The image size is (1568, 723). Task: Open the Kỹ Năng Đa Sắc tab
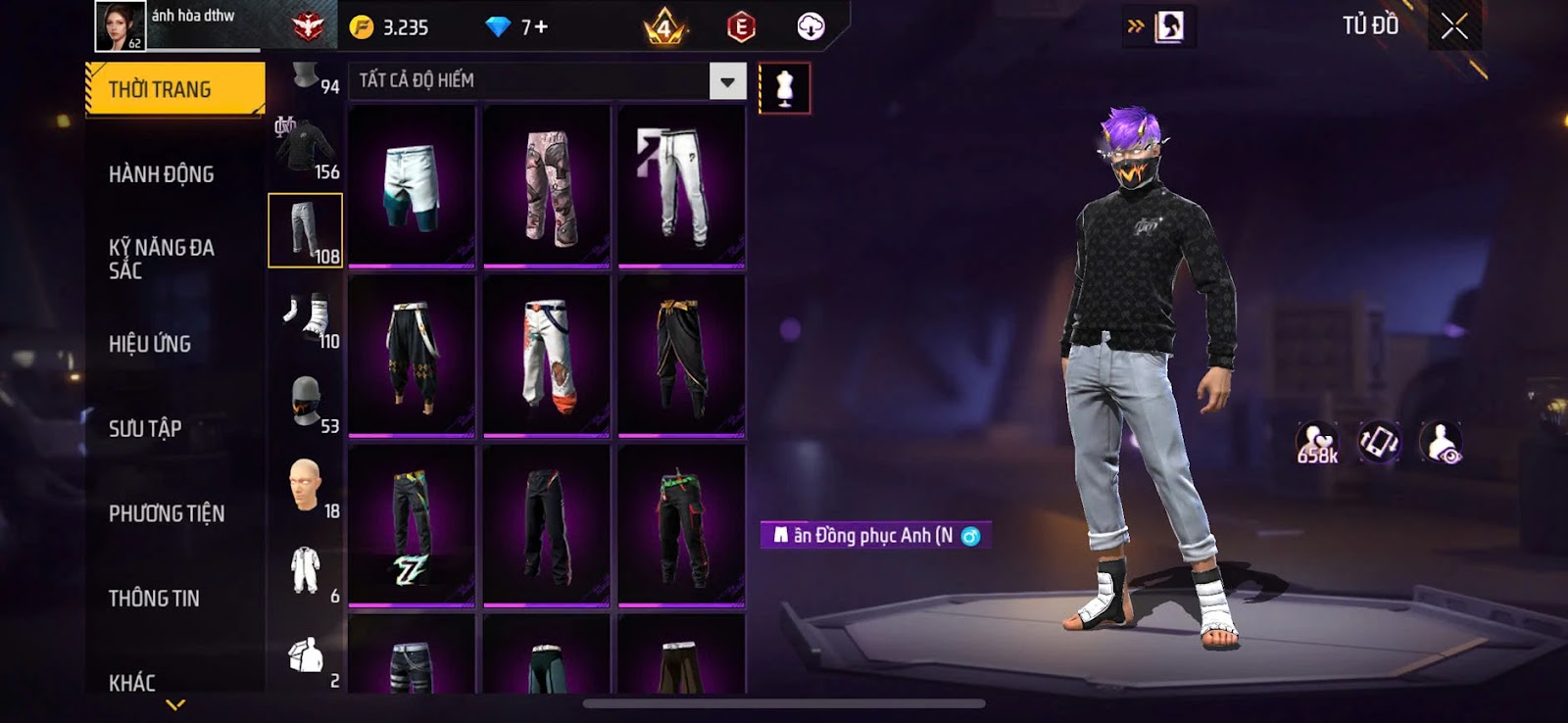(x=162, y=259)
